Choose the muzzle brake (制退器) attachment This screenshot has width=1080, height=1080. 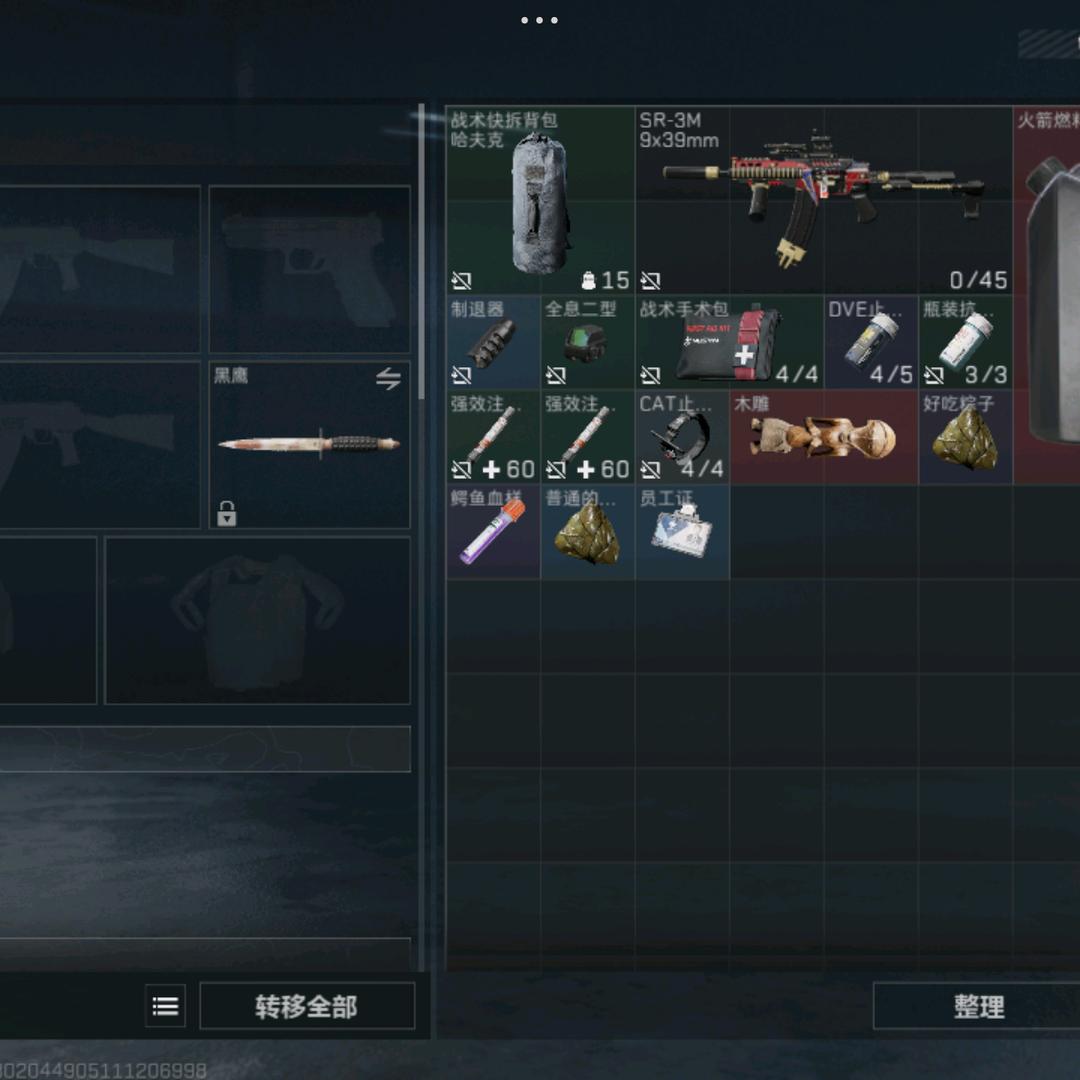click(493, 343)
